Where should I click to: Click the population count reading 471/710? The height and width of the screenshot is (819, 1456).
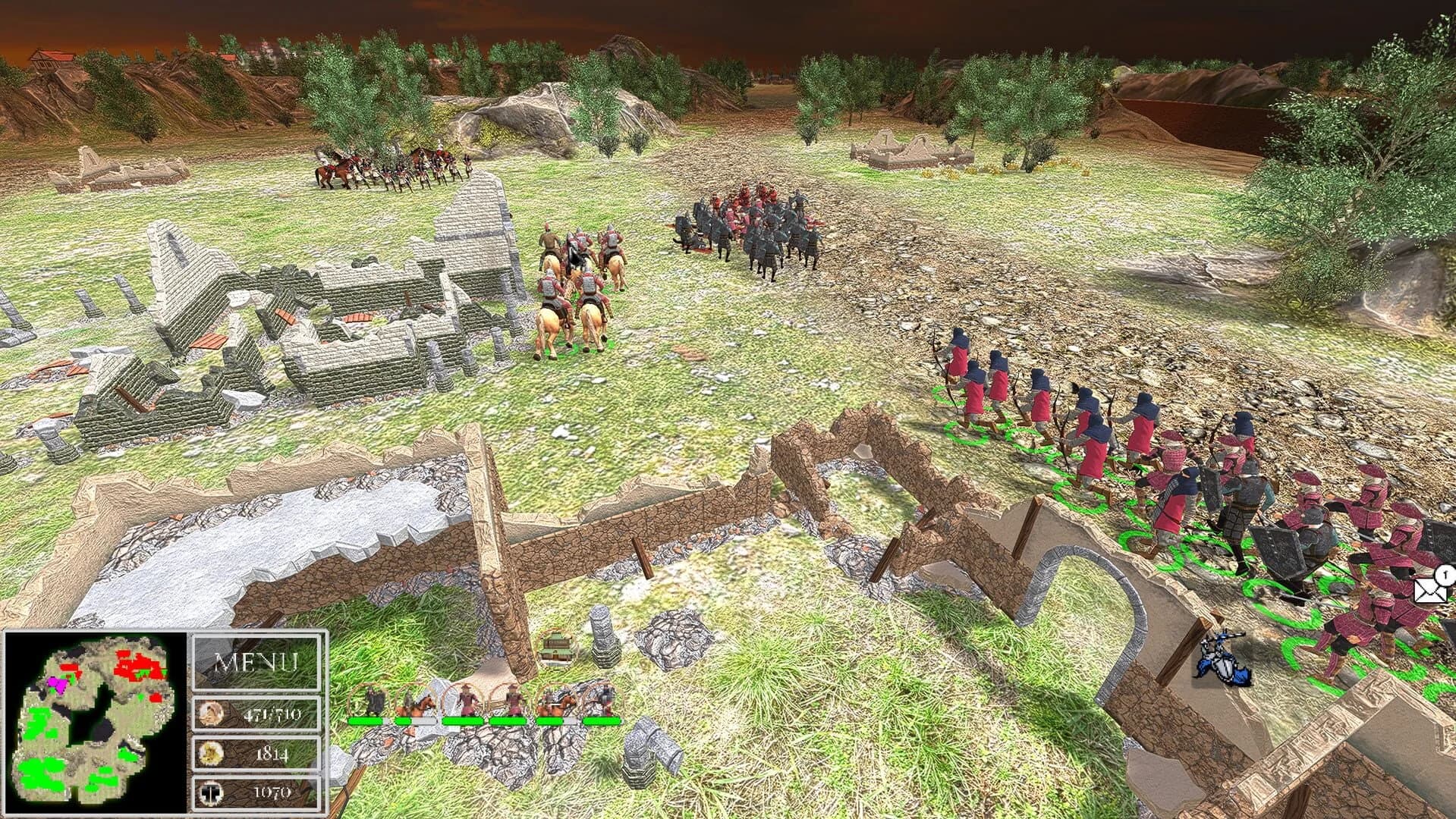click(x=275, y=713)
